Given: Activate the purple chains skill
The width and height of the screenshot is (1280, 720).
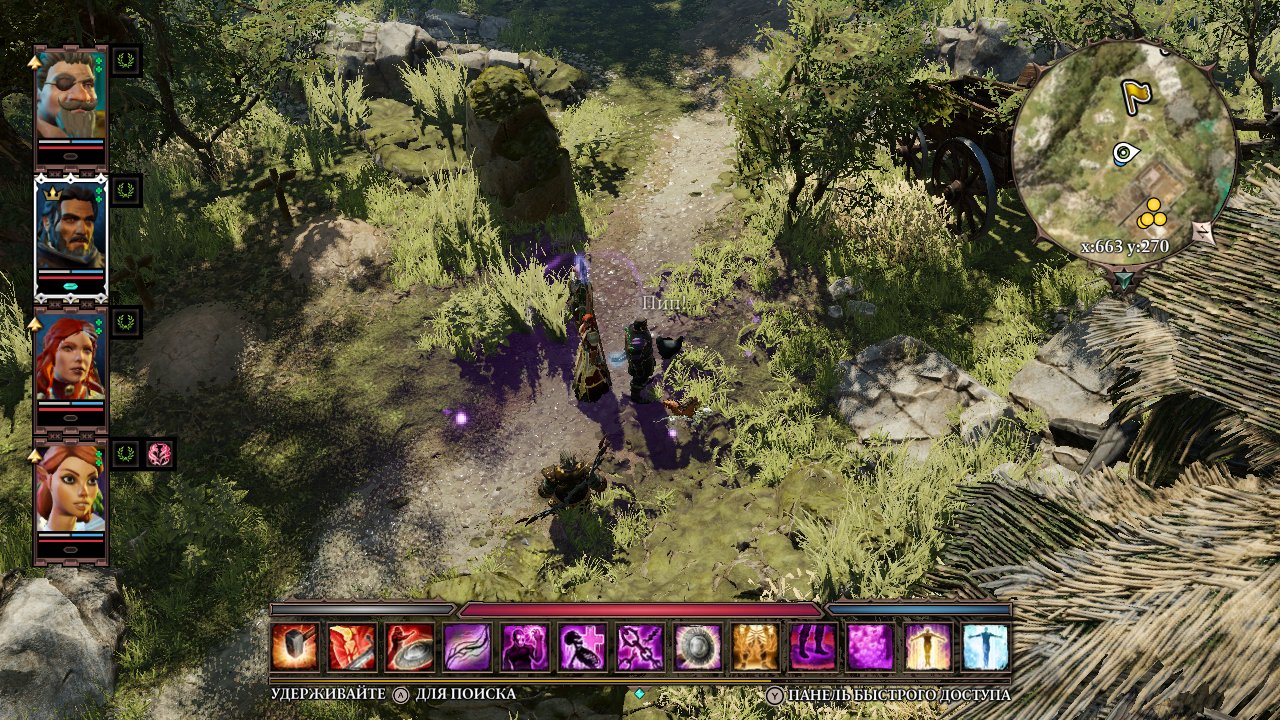Looking at the screenshot, I should pyautogui.click(x=641, y=647).
